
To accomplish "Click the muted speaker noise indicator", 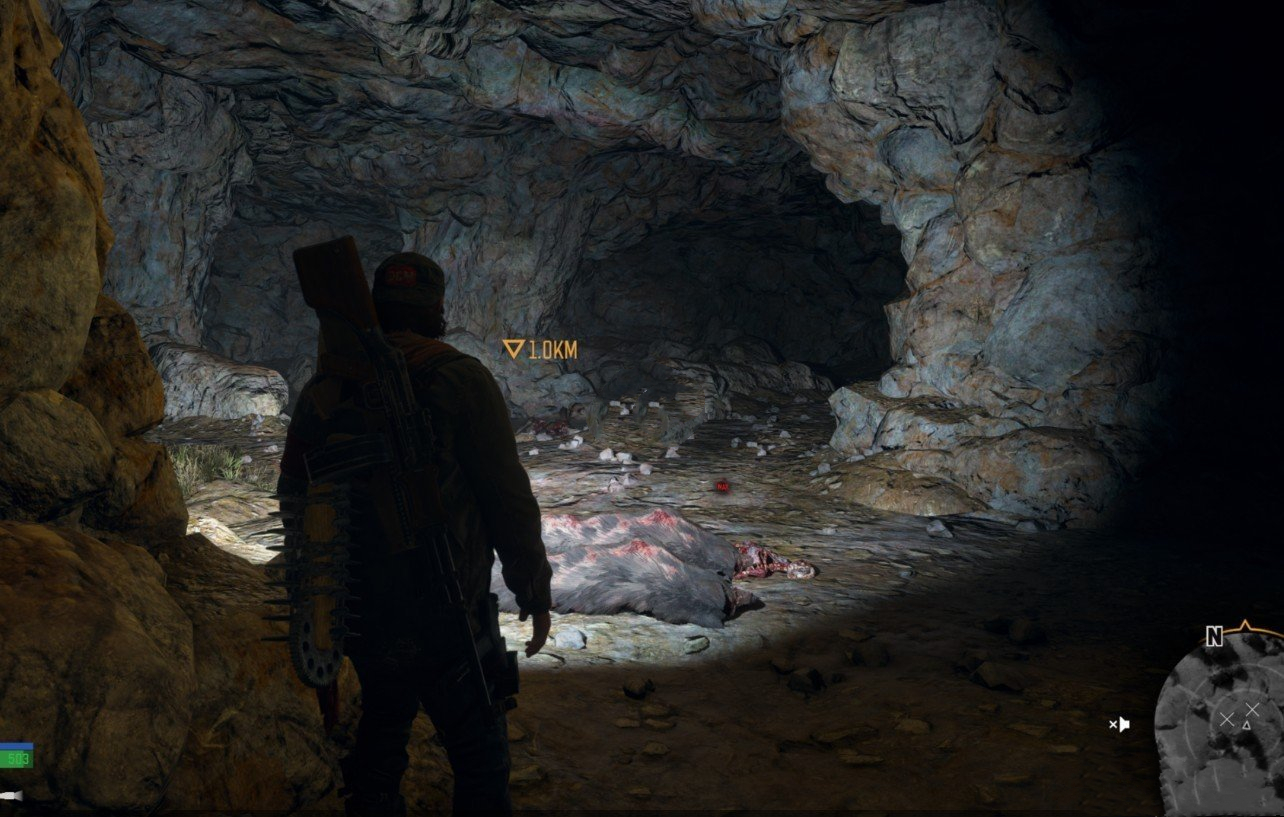I will tap(1120, 724).
